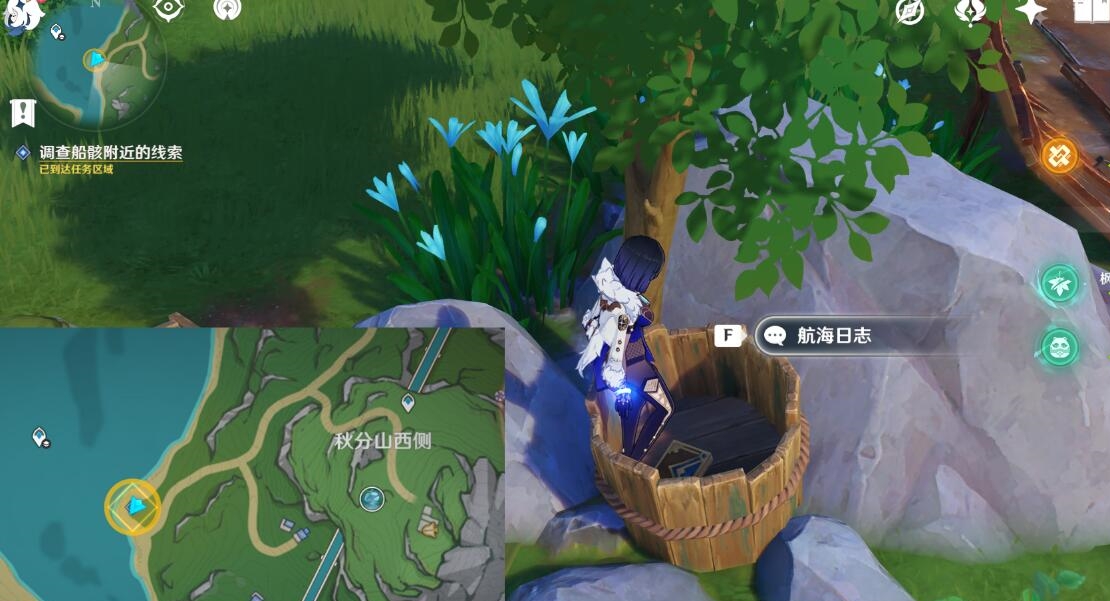Image resolution: width=1110 pixels, height=601 pixels.
Task: Open the compass icon in the top bar
Action: point(909,11)
